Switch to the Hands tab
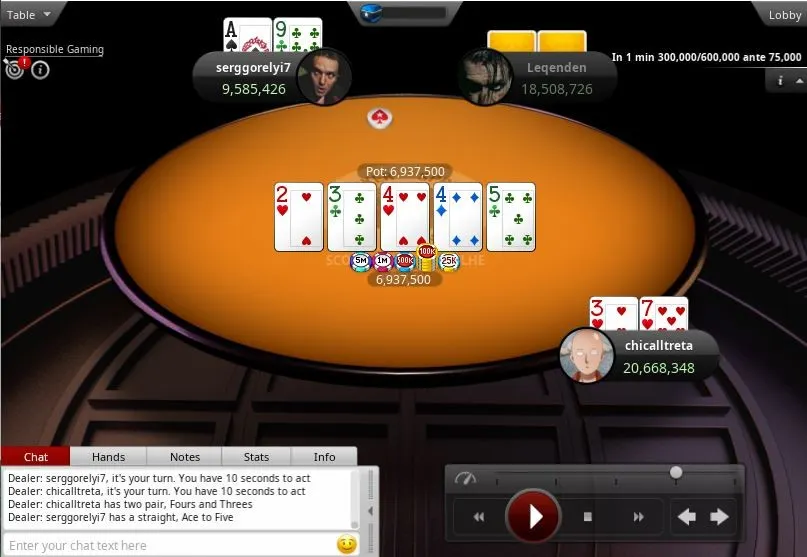807x557 pixels. tap(108, 457)
